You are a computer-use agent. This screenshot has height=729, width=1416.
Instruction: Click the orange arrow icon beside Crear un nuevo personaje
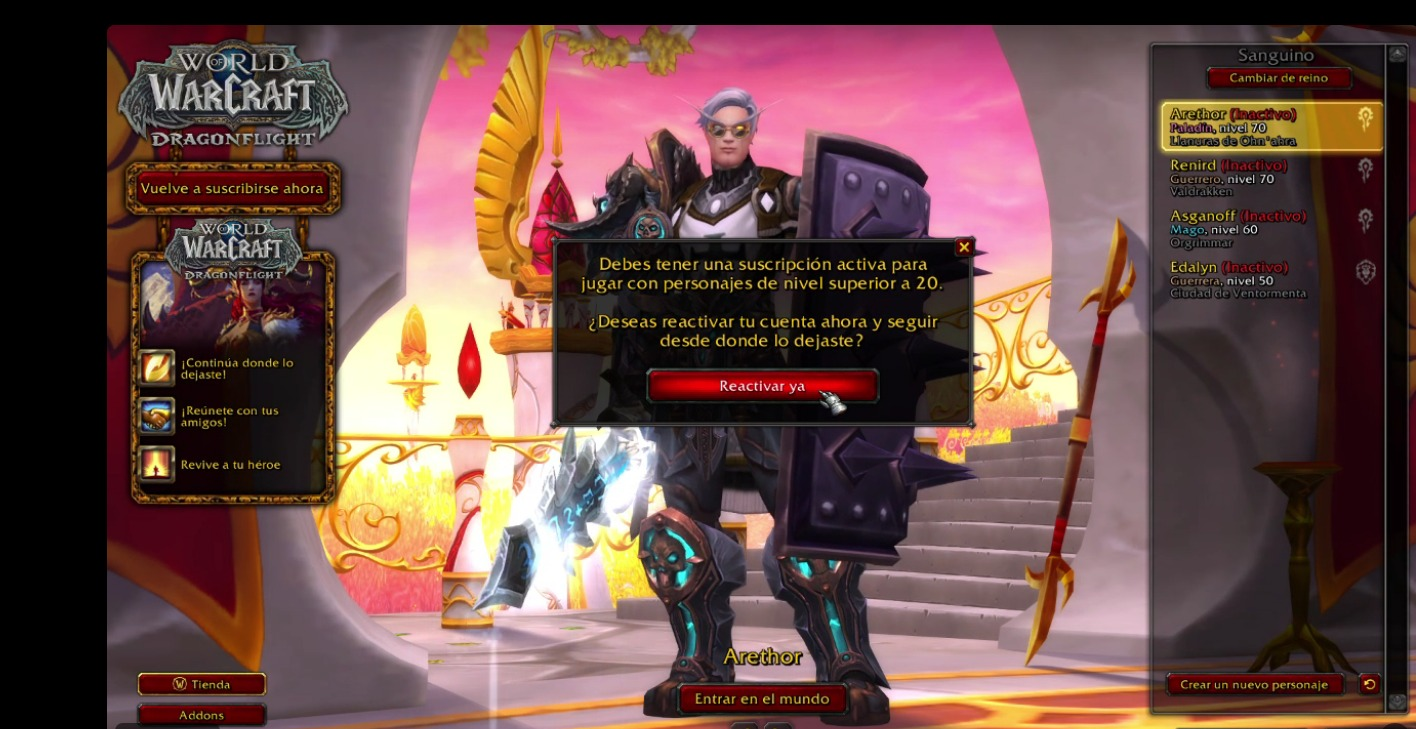coord(1369,684)
